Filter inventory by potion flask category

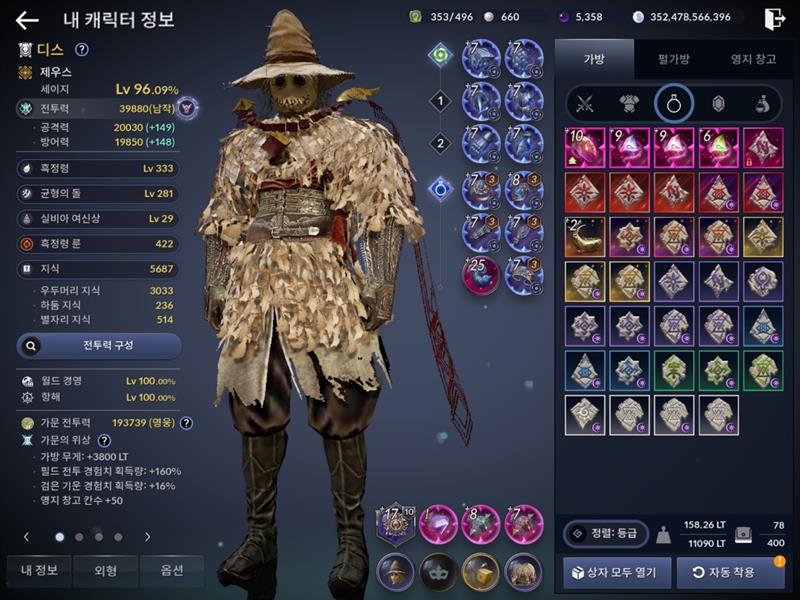point(762,103)
